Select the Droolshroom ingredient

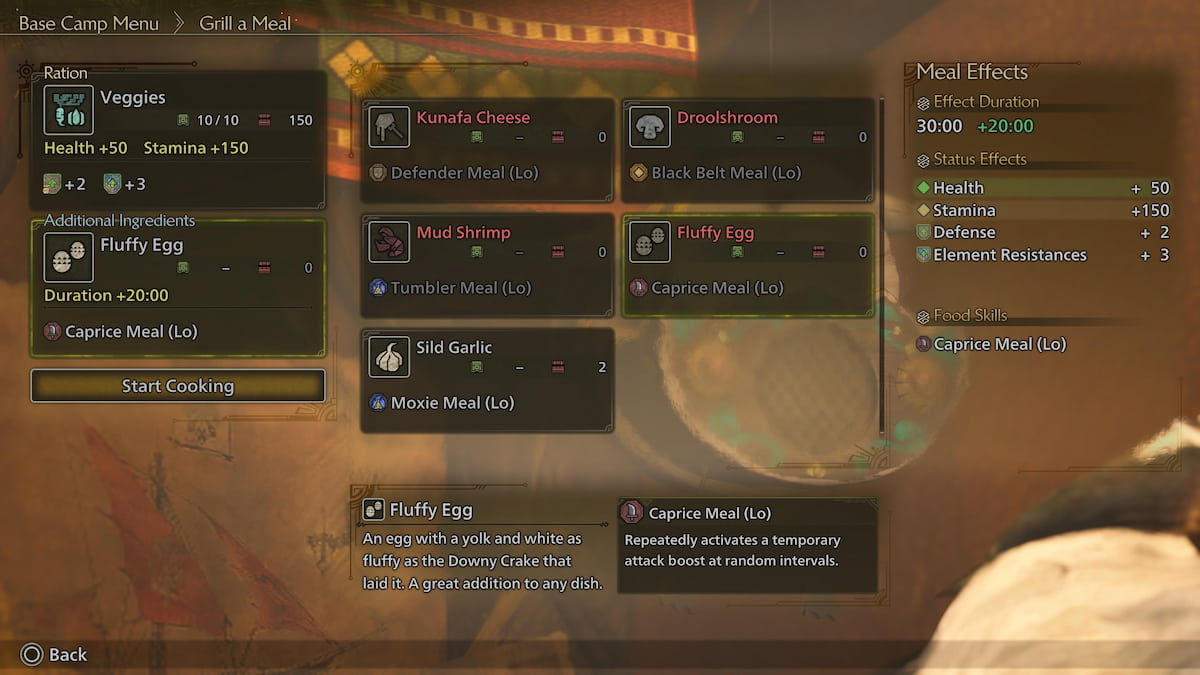(748, 150)
